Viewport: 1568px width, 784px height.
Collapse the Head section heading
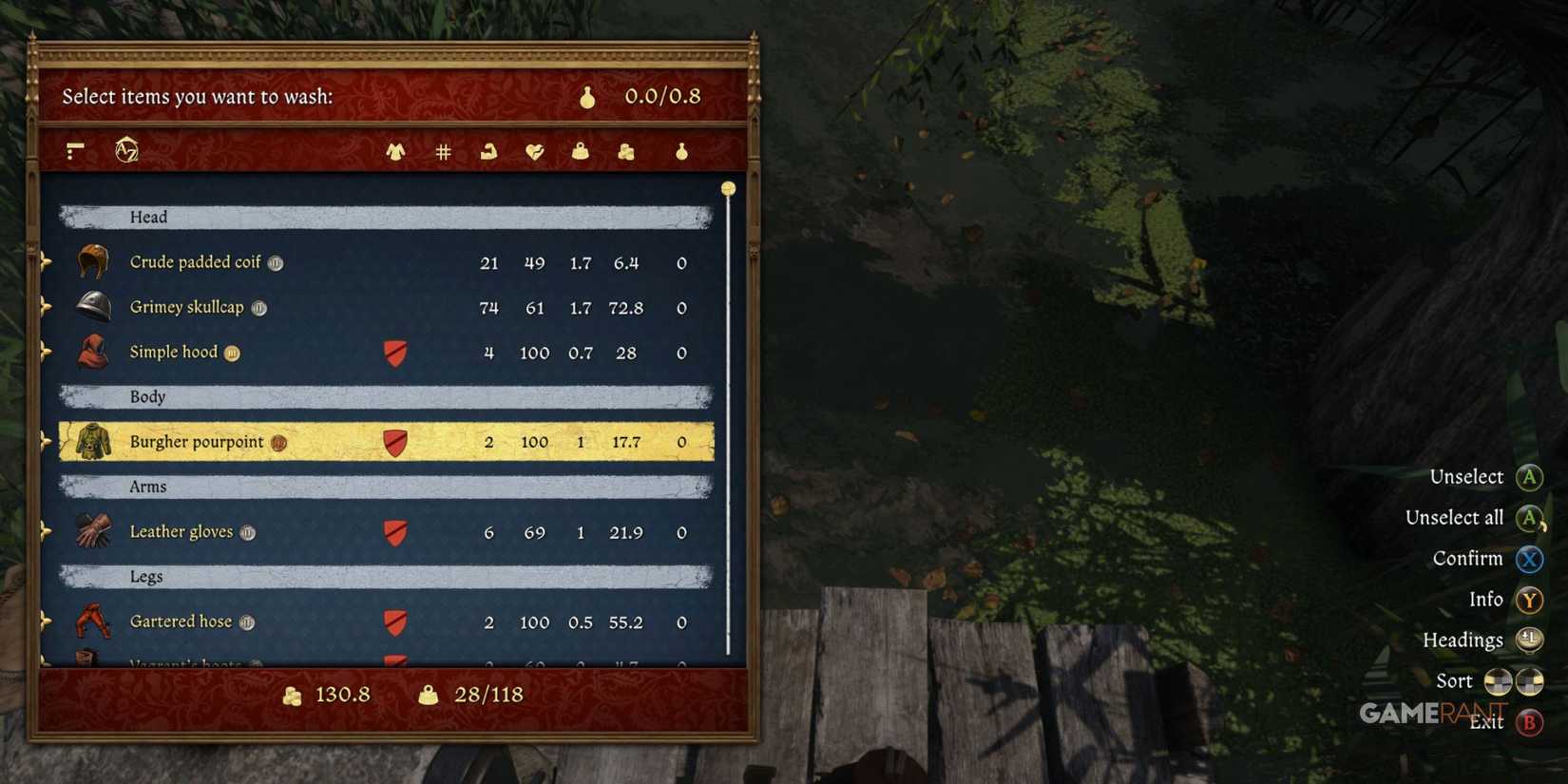(149, 217)
